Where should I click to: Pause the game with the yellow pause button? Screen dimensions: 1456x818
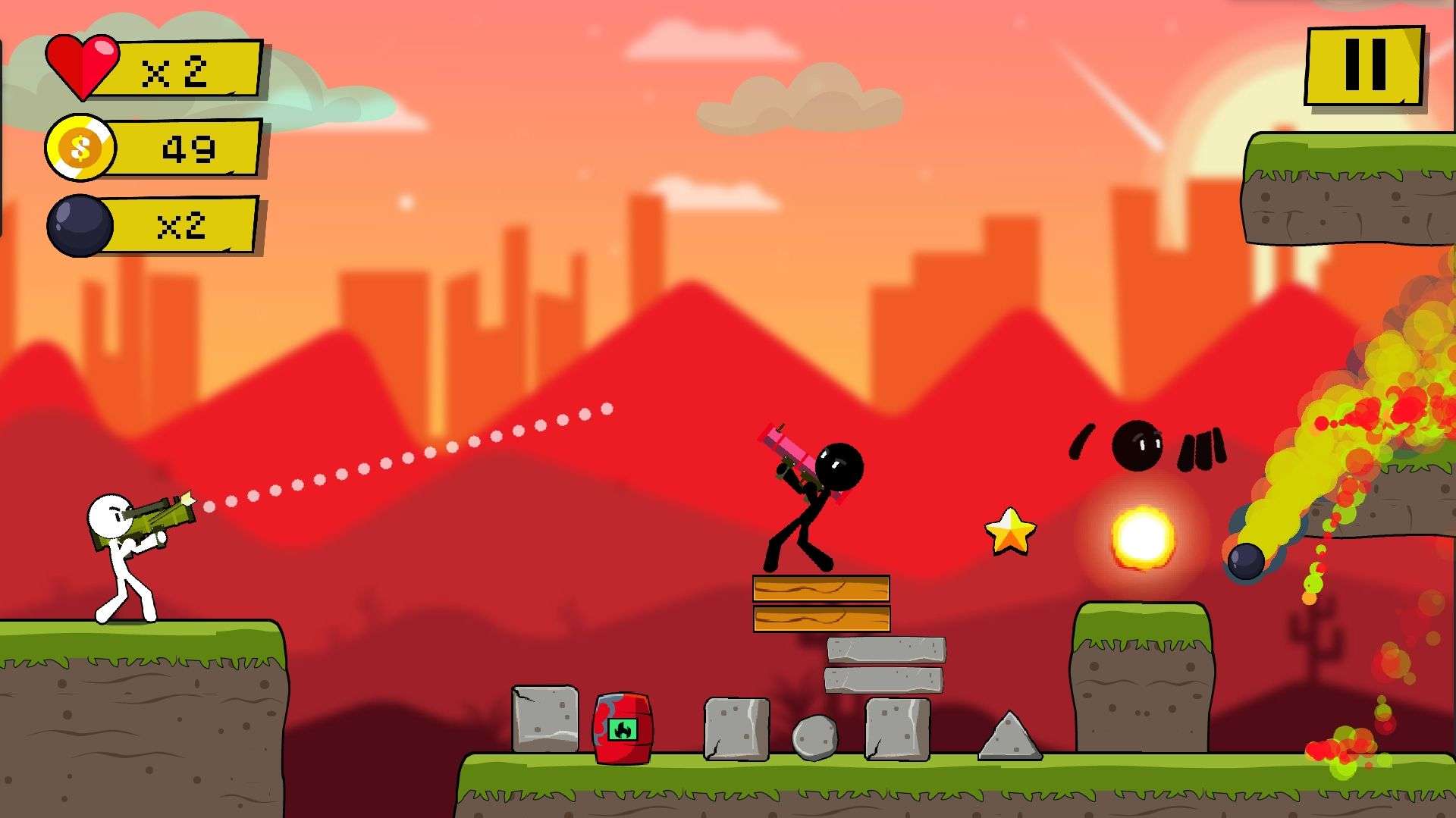pyautogui.click(x=1364, y=66)
